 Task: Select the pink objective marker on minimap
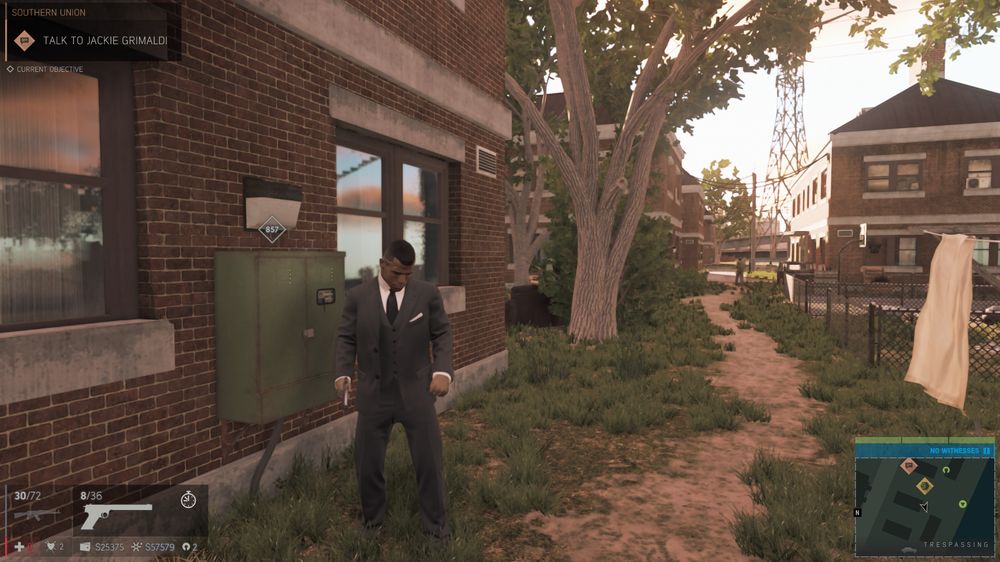tap(909, 465)
